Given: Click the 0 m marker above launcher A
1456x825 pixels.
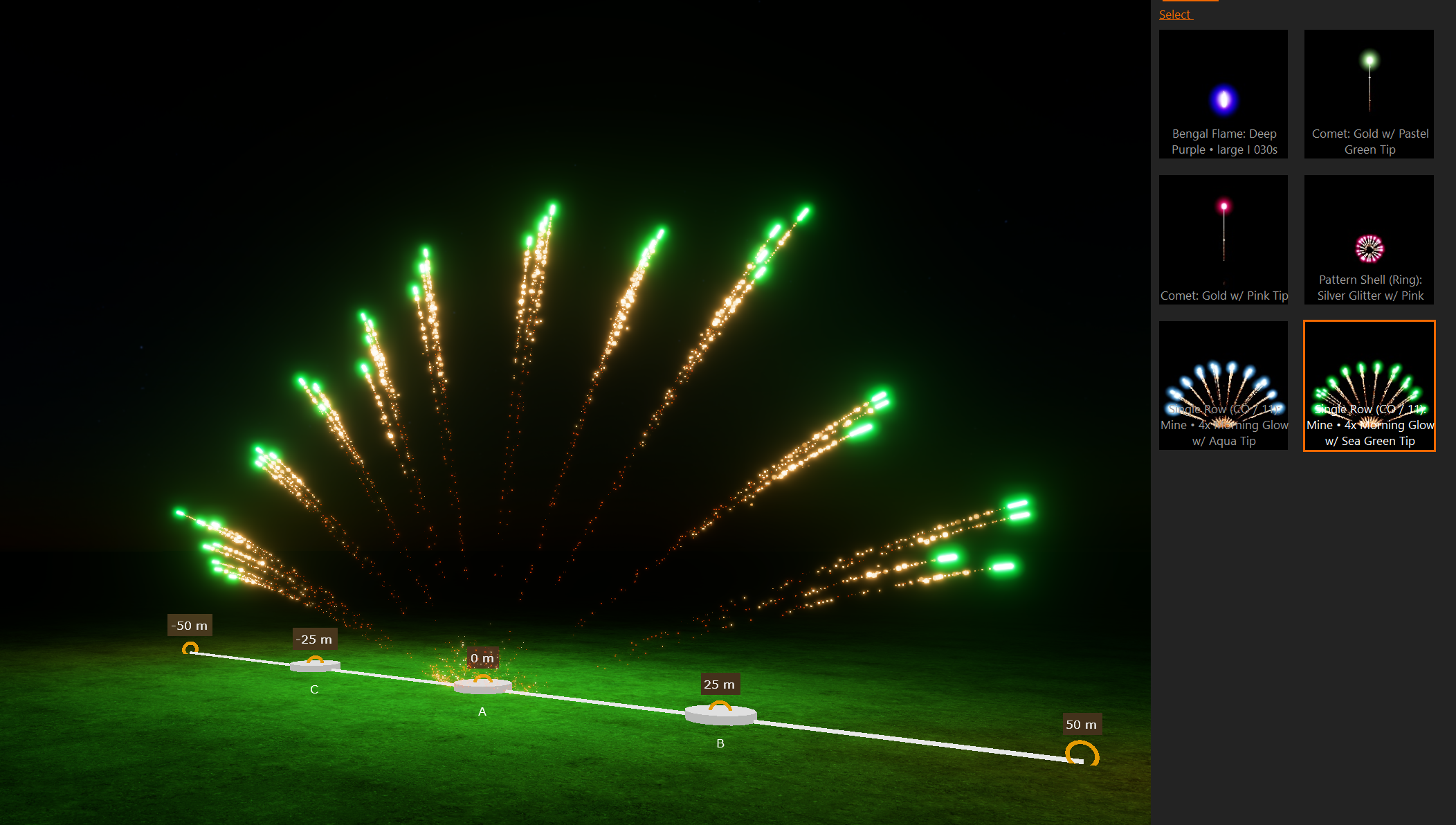Looking at the screenshot, I should click(483, 658).
